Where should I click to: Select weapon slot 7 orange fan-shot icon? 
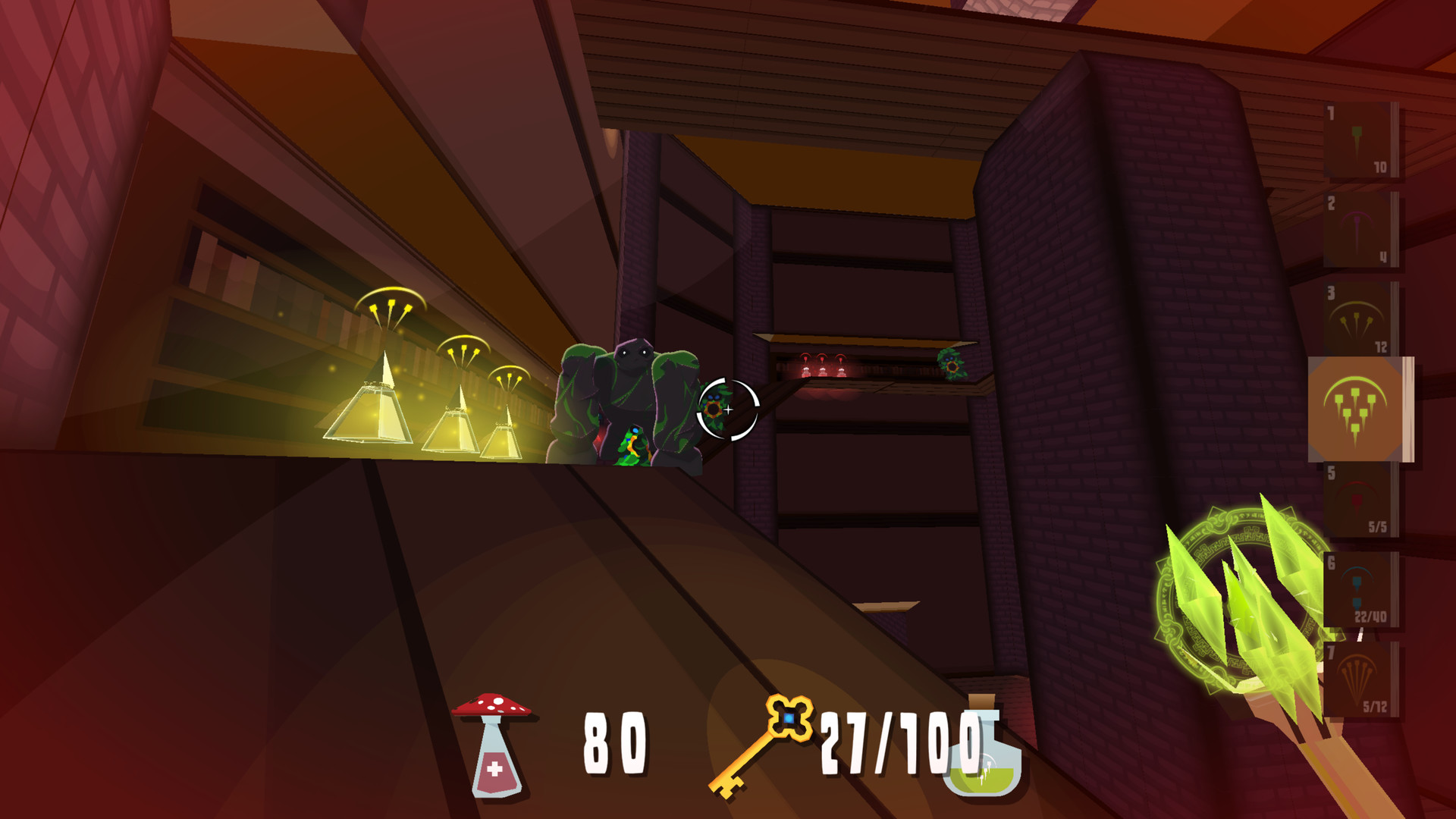(x=1360, y=679)
